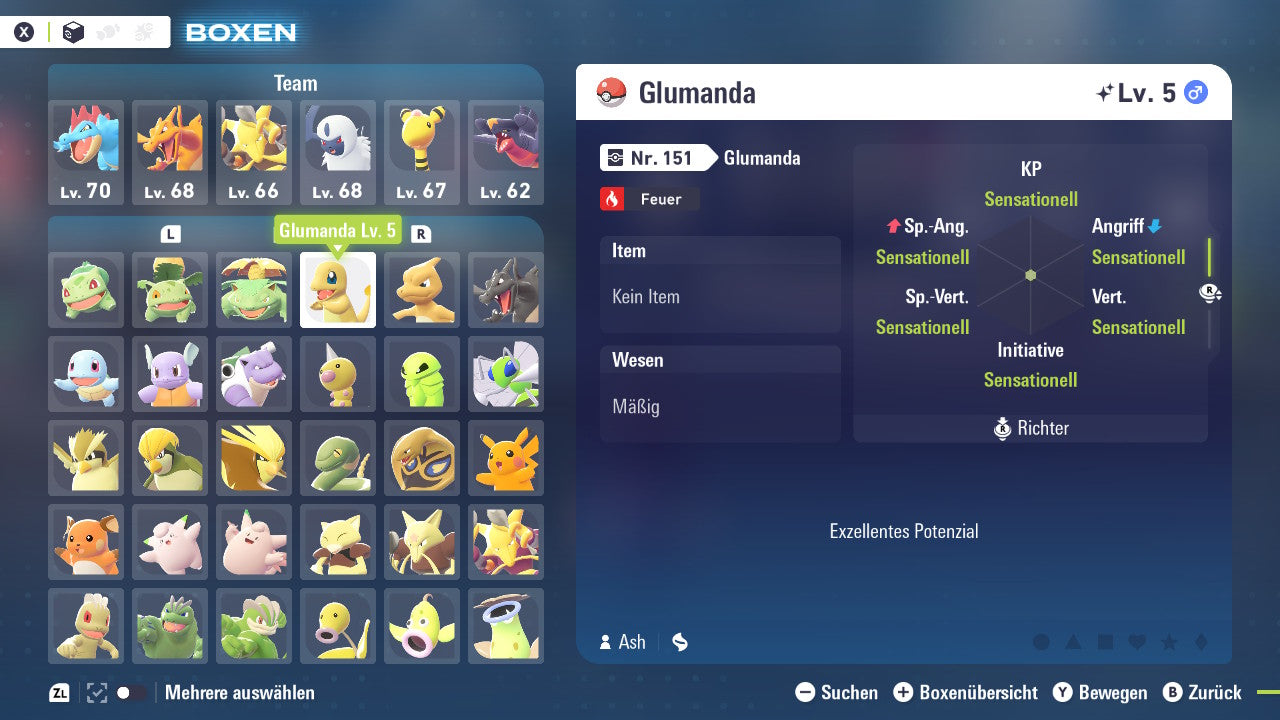
Task: Select the Bisasam thumbnail in the box
Action: click(x=85, y=291)
